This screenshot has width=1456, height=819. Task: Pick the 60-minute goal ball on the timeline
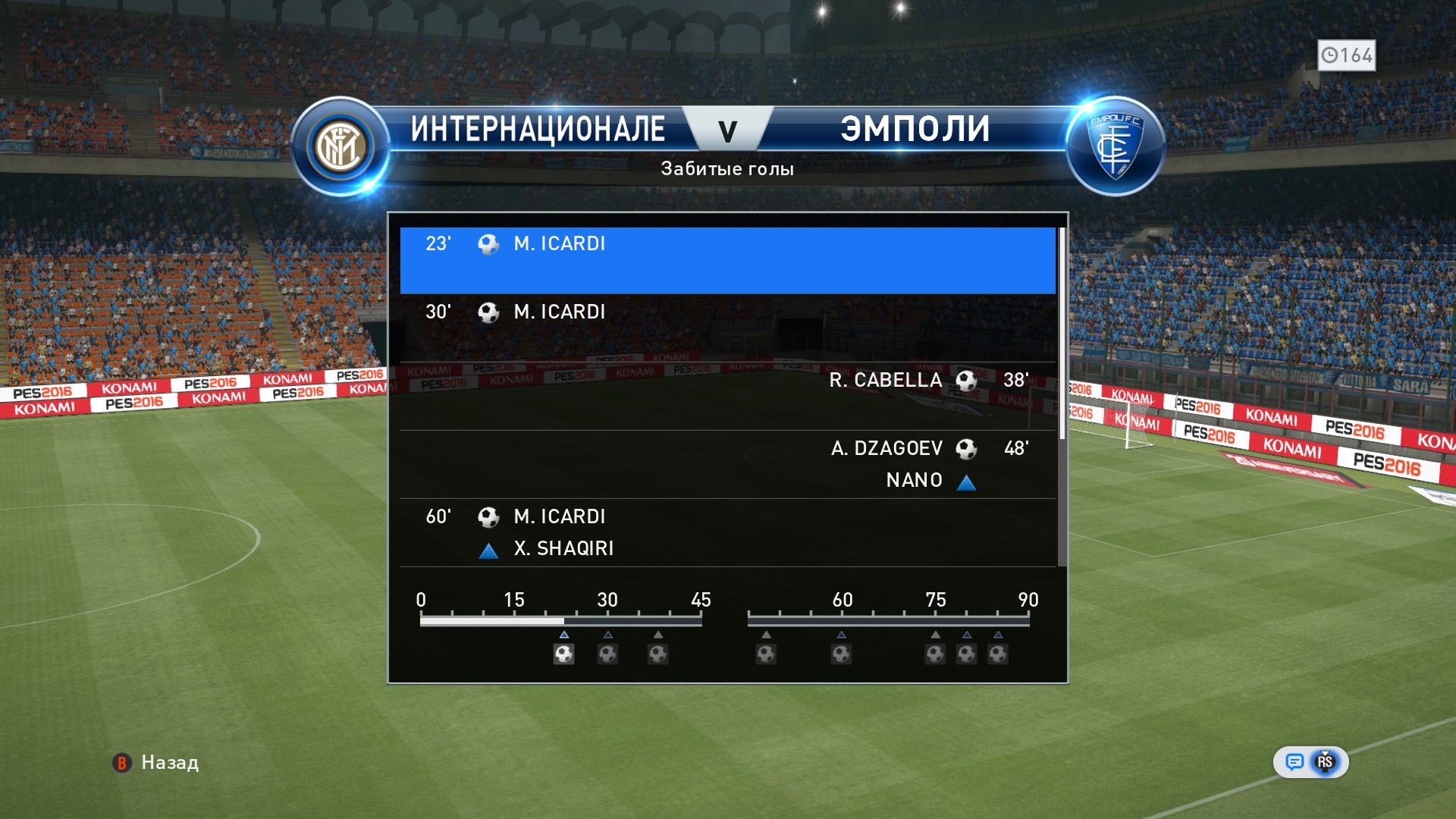pos(841,654)
